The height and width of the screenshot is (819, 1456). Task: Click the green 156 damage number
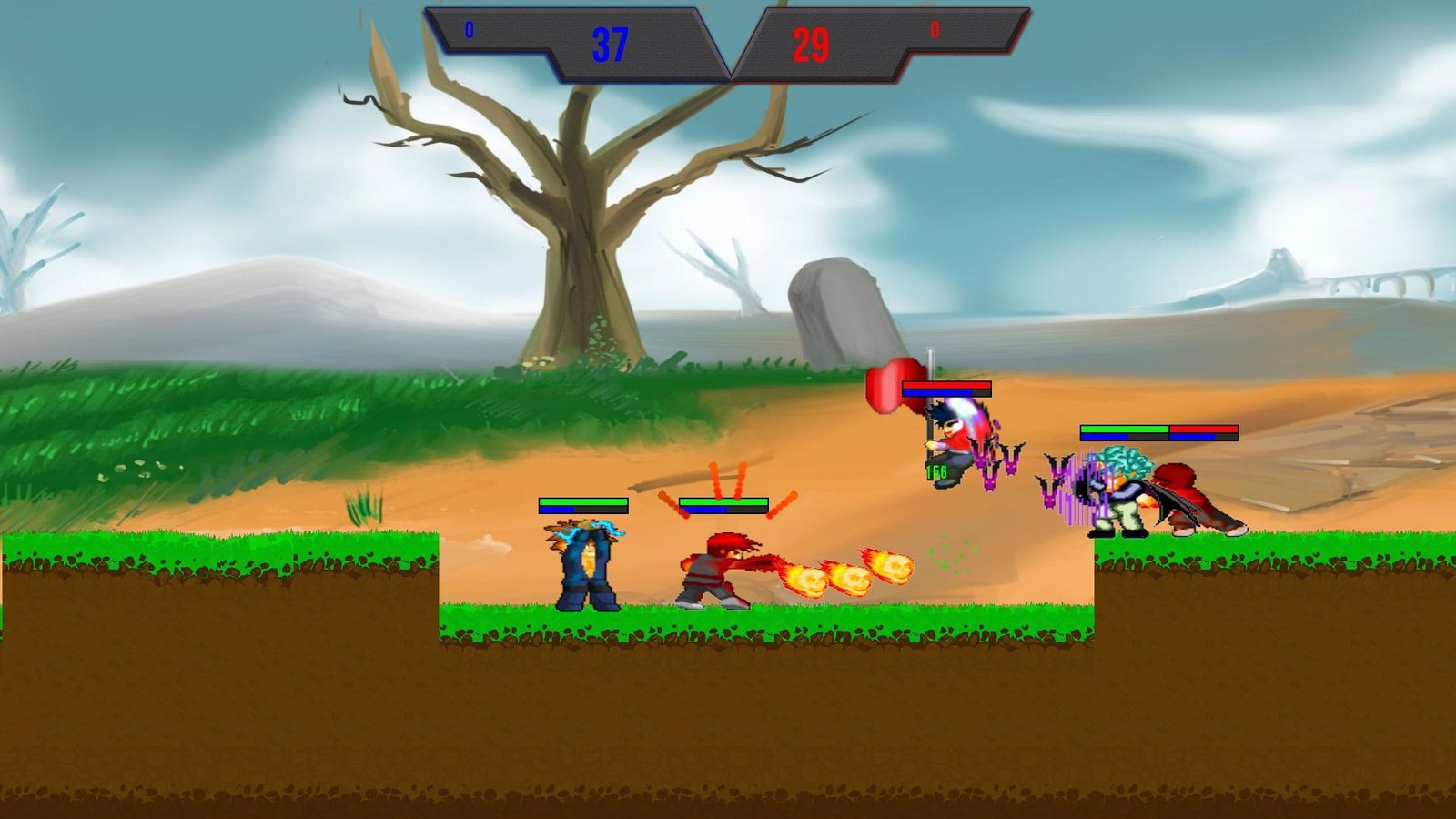coord(935,472)
